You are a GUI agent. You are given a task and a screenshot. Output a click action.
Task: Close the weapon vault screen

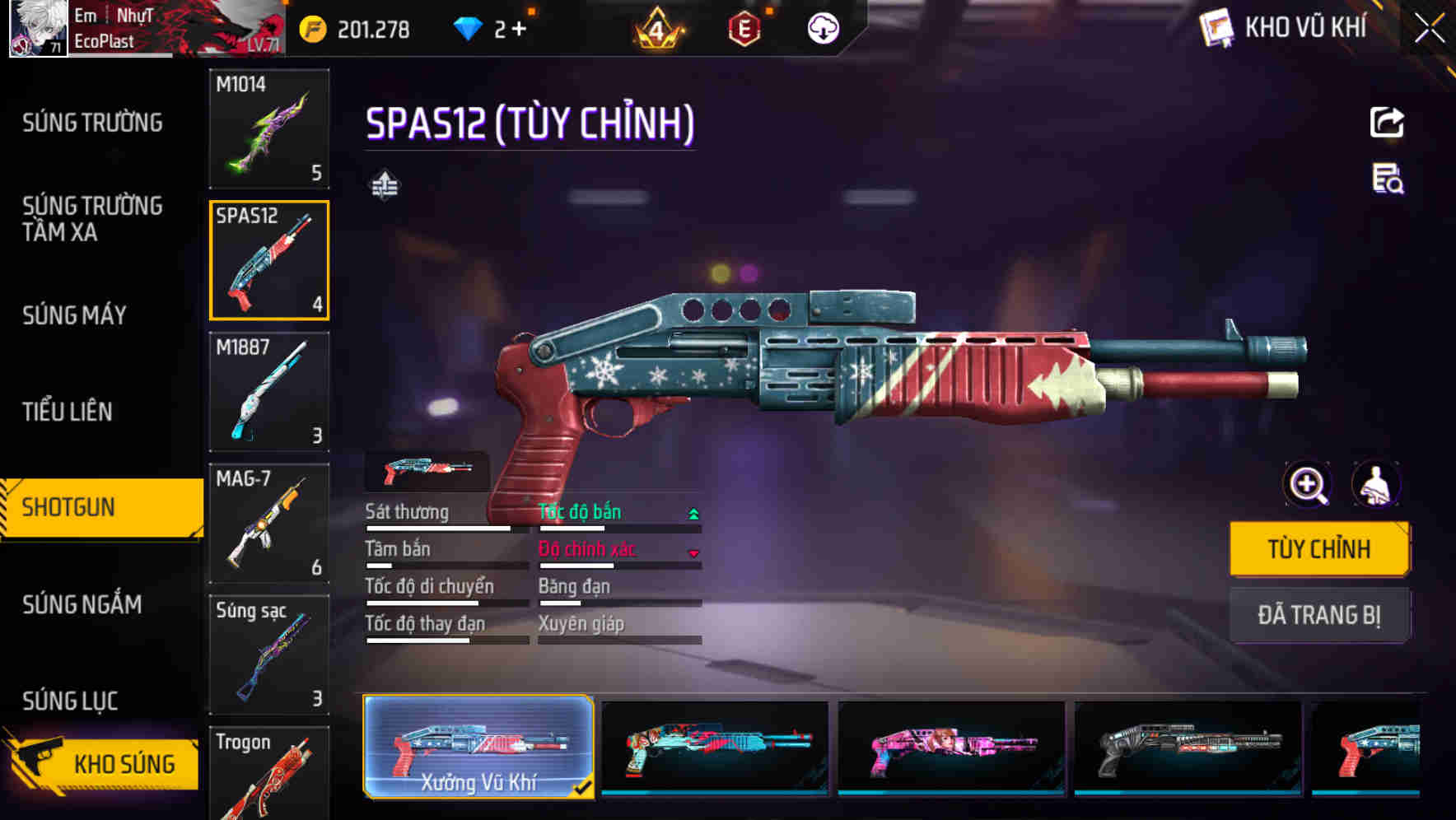coord(1429,29)
